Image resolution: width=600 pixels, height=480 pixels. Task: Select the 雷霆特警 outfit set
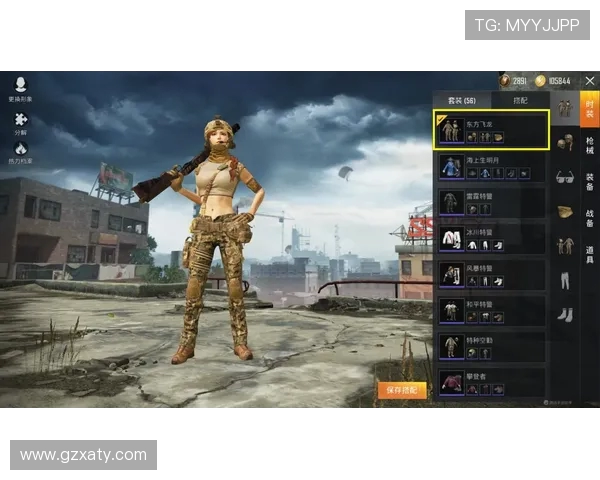click(493, 202)
